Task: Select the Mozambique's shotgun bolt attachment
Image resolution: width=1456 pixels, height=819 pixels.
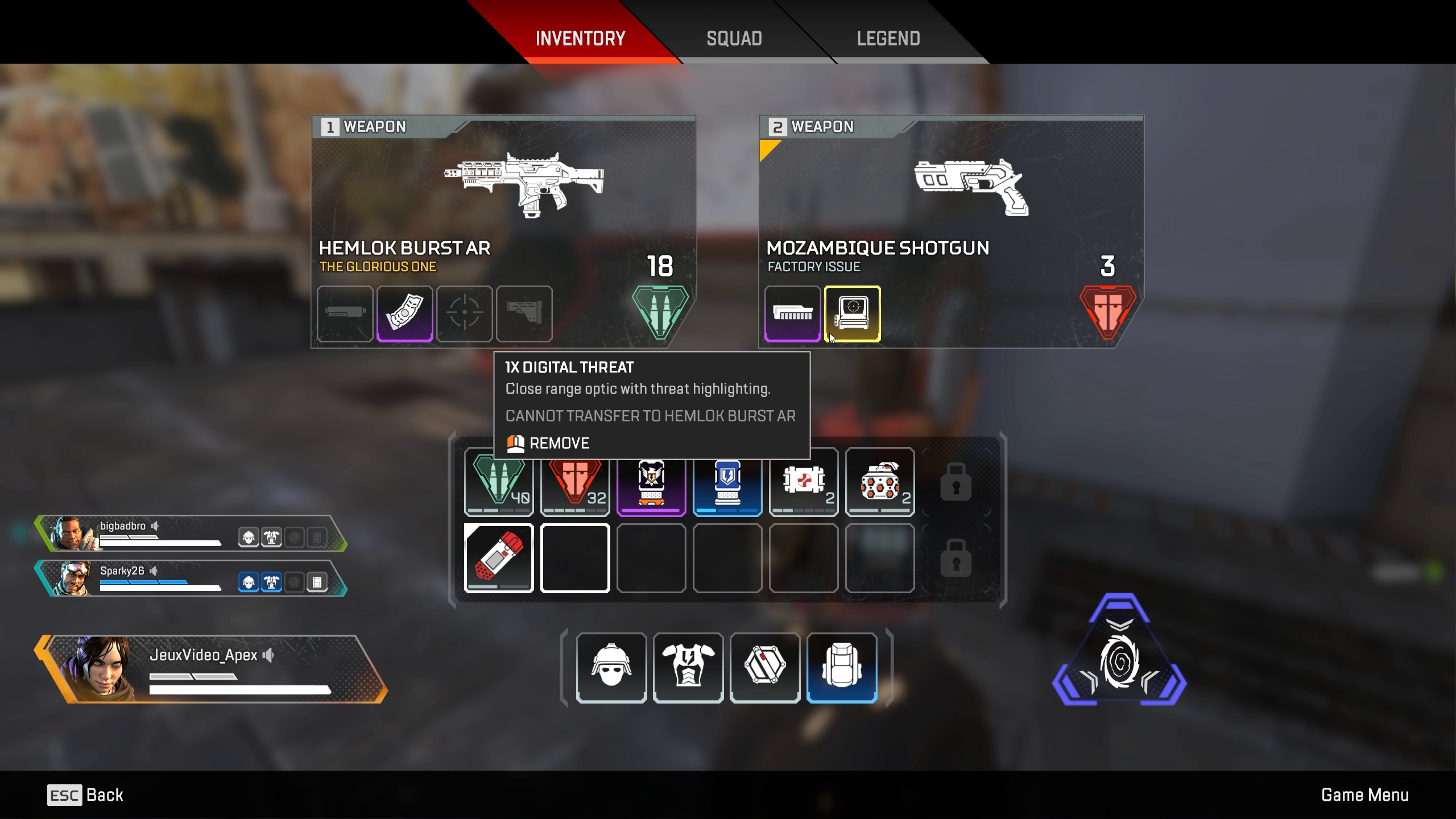Action: coord(791,315)
